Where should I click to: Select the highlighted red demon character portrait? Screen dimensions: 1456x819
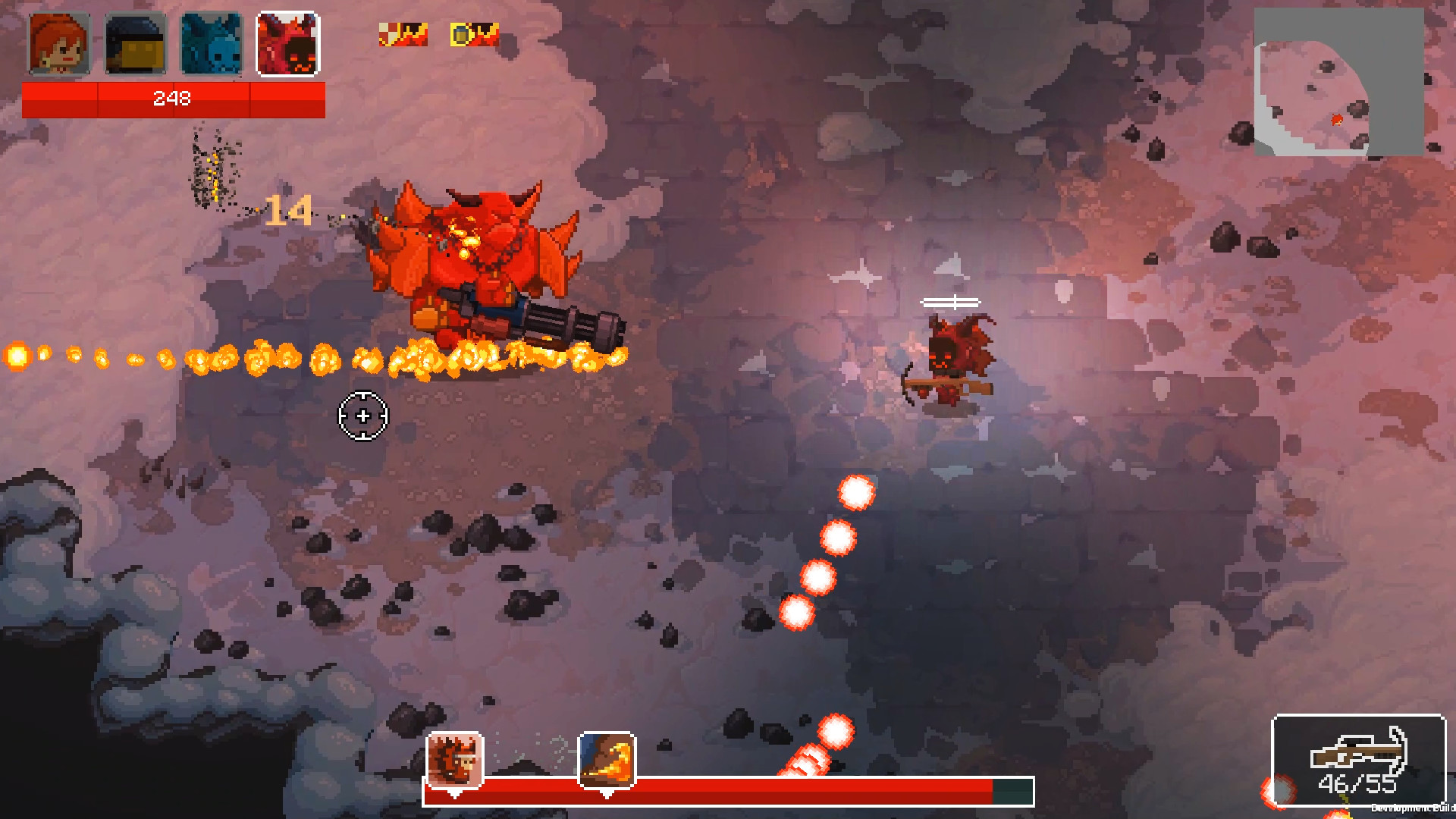tap(288, 43)
